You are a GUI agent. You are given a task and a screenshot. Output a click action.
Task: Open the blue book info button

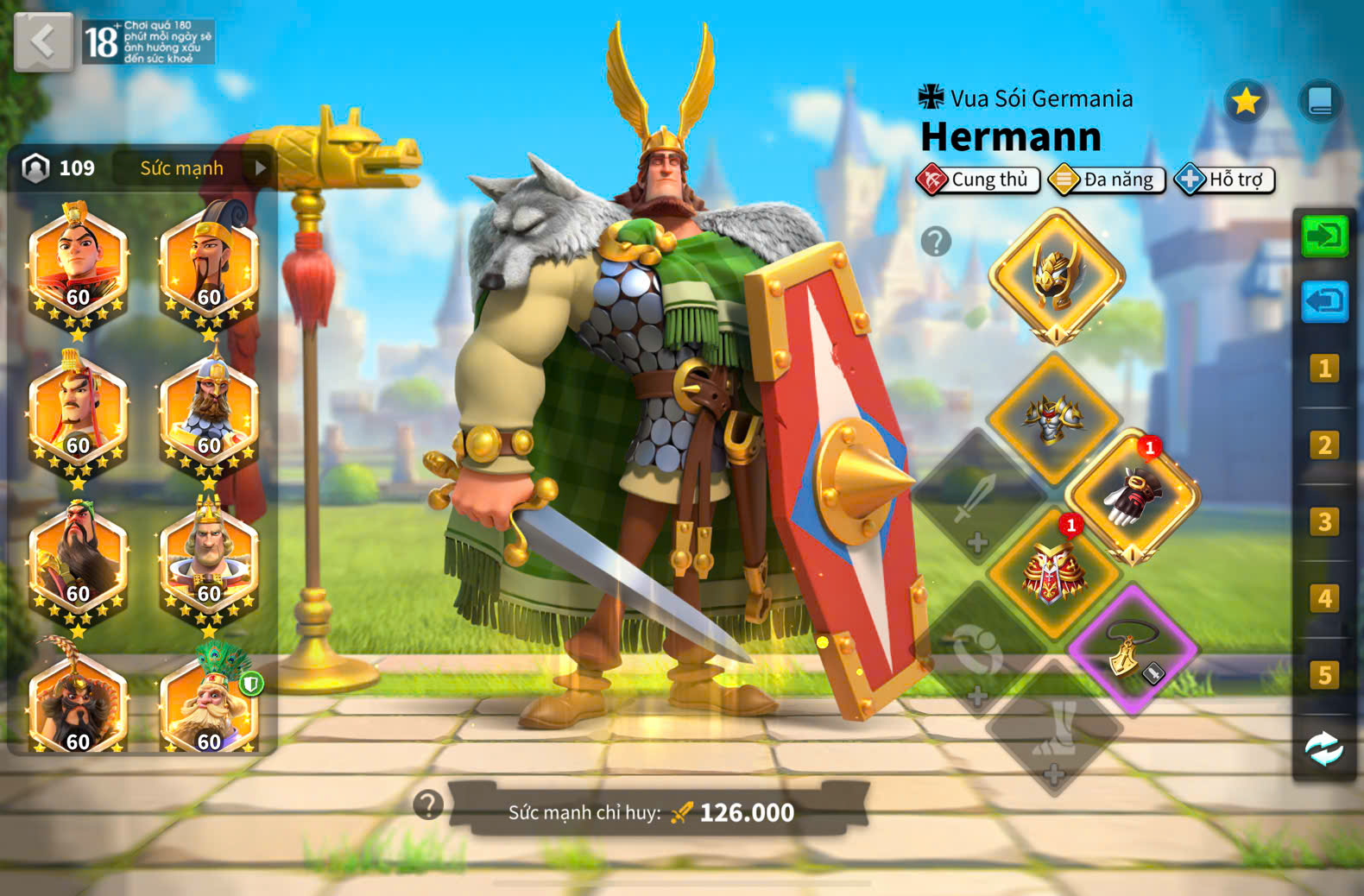[1320, 102]
